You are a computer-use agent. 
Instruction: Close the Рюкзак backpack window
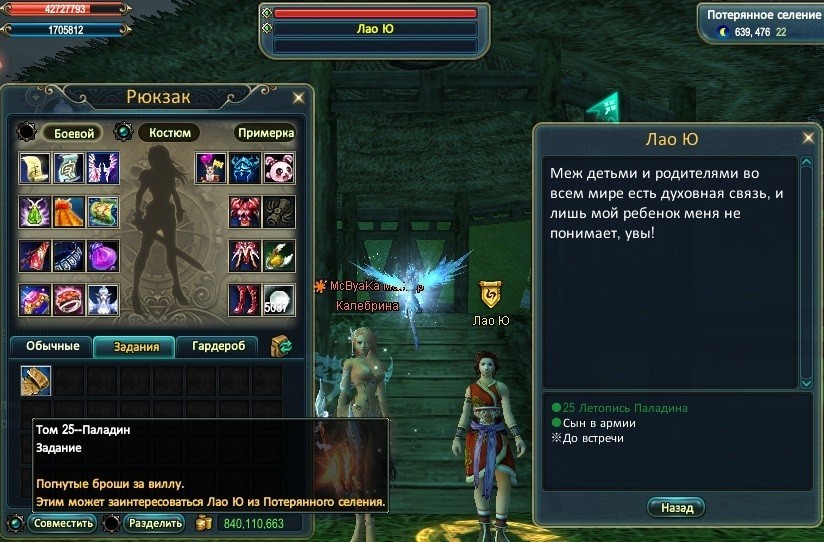point(298,98)
